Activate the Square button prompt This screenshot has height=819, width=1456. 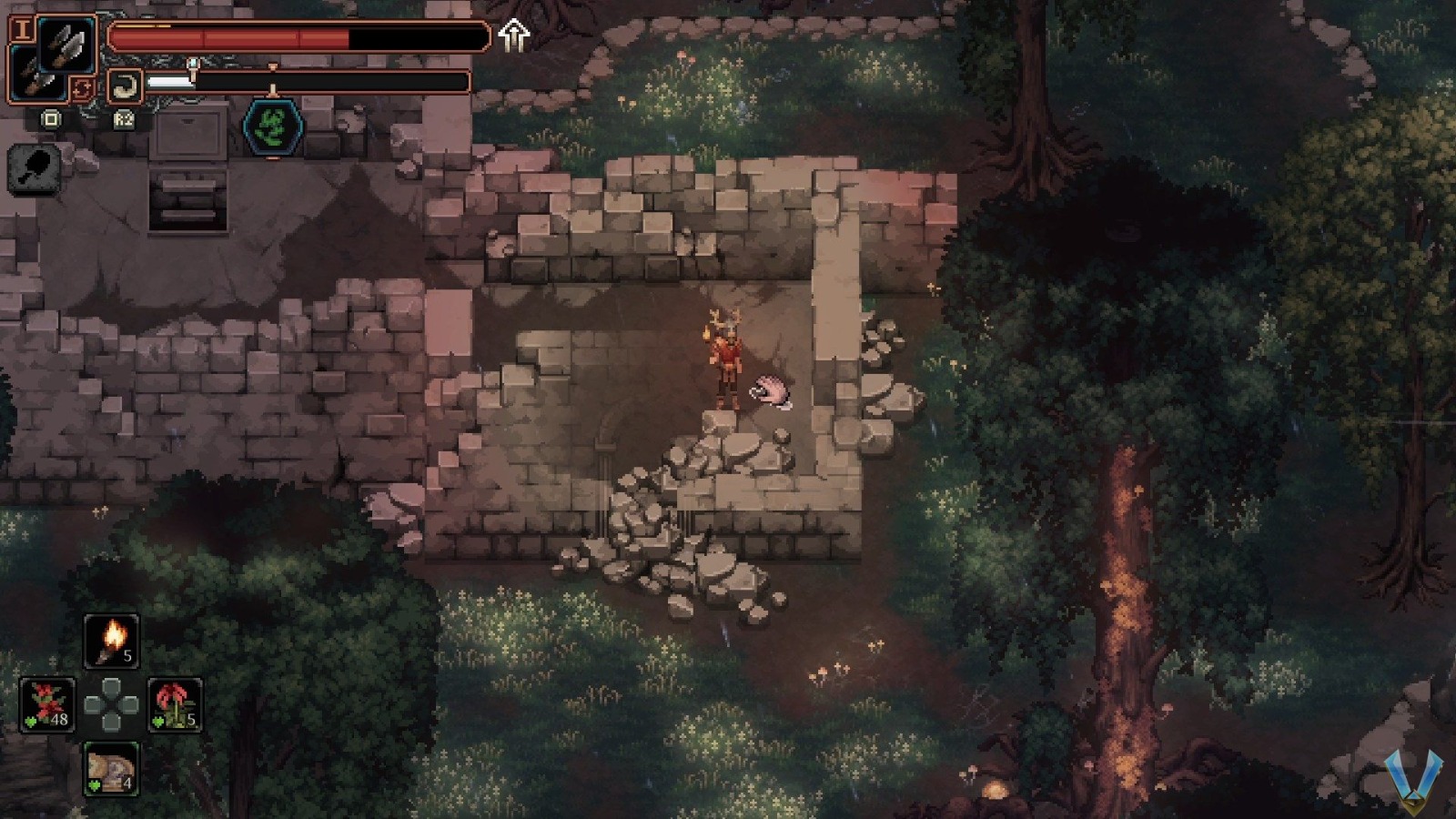click(51, 119)
